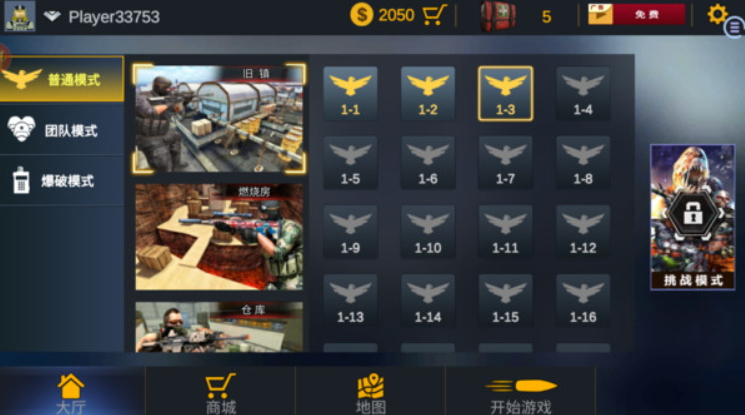Select the 旧镇 map thumbnail
Screen dimensions: 745x415
click(x=220, y=118)
